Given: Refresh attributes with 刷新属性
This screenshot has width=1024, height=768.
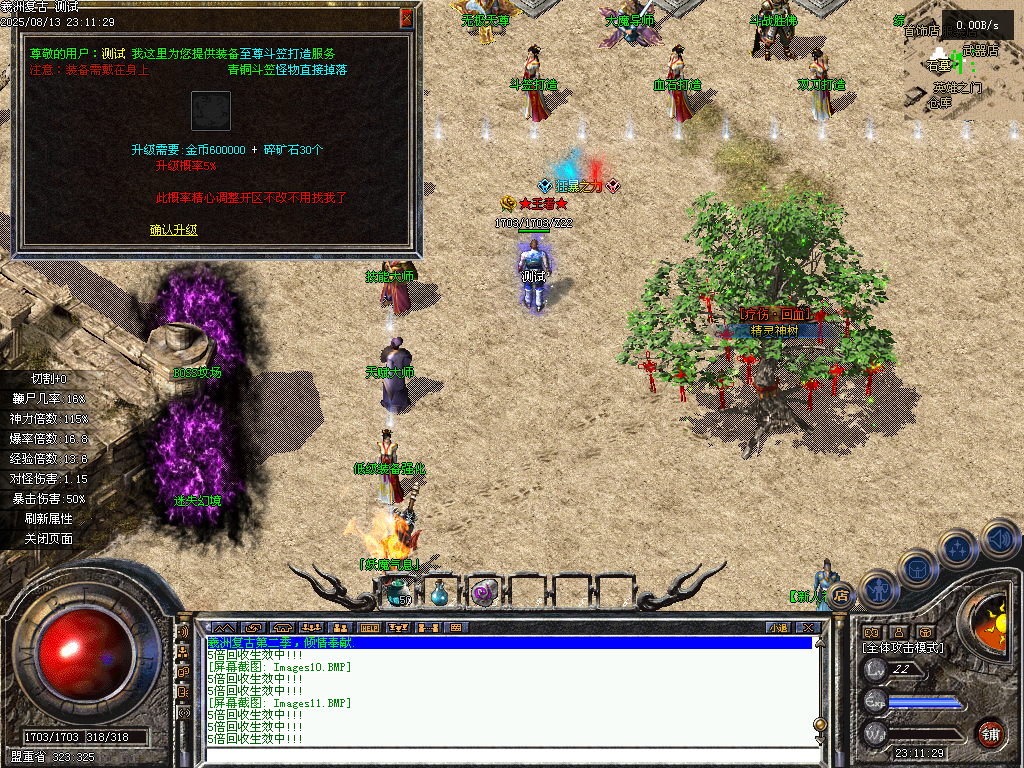Looking at the screenshot, I should [x=49, y=519].
